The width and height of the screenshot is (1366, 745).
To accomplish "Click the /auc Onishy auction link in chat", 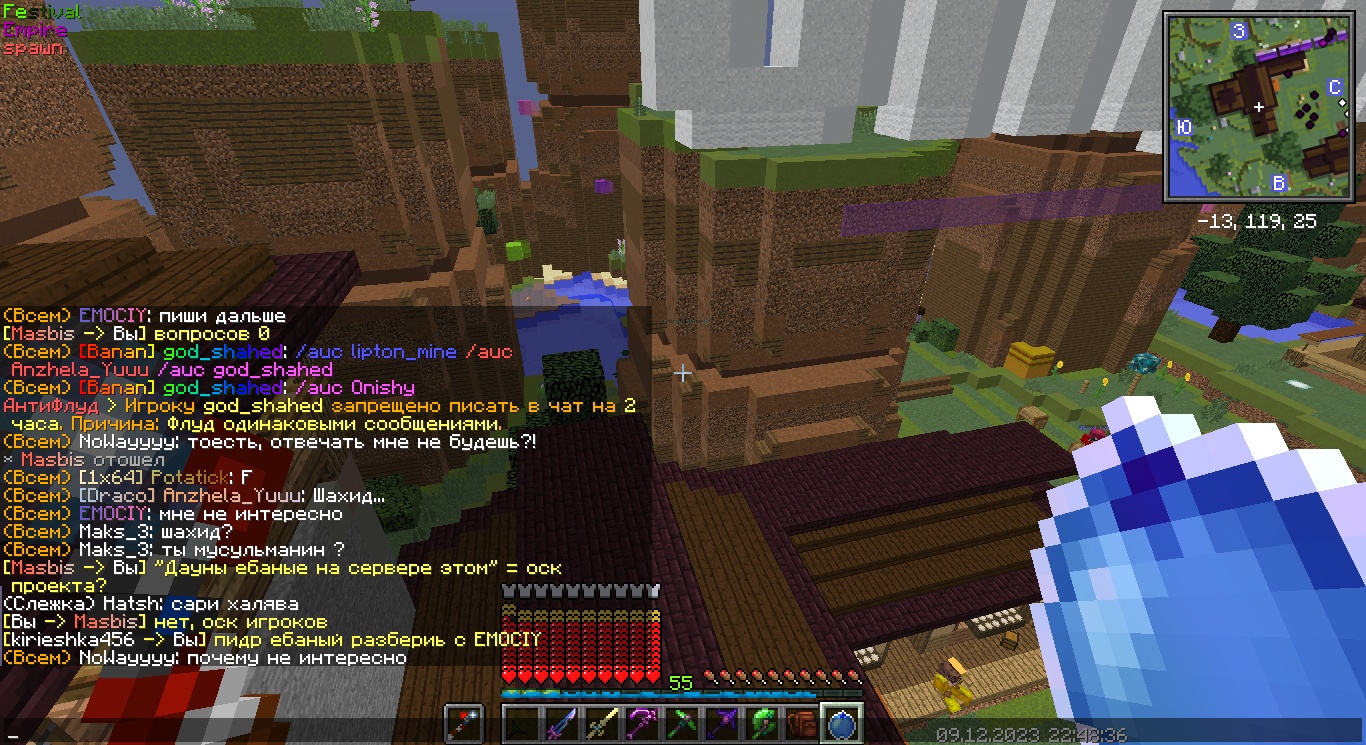I will point(355,387).
